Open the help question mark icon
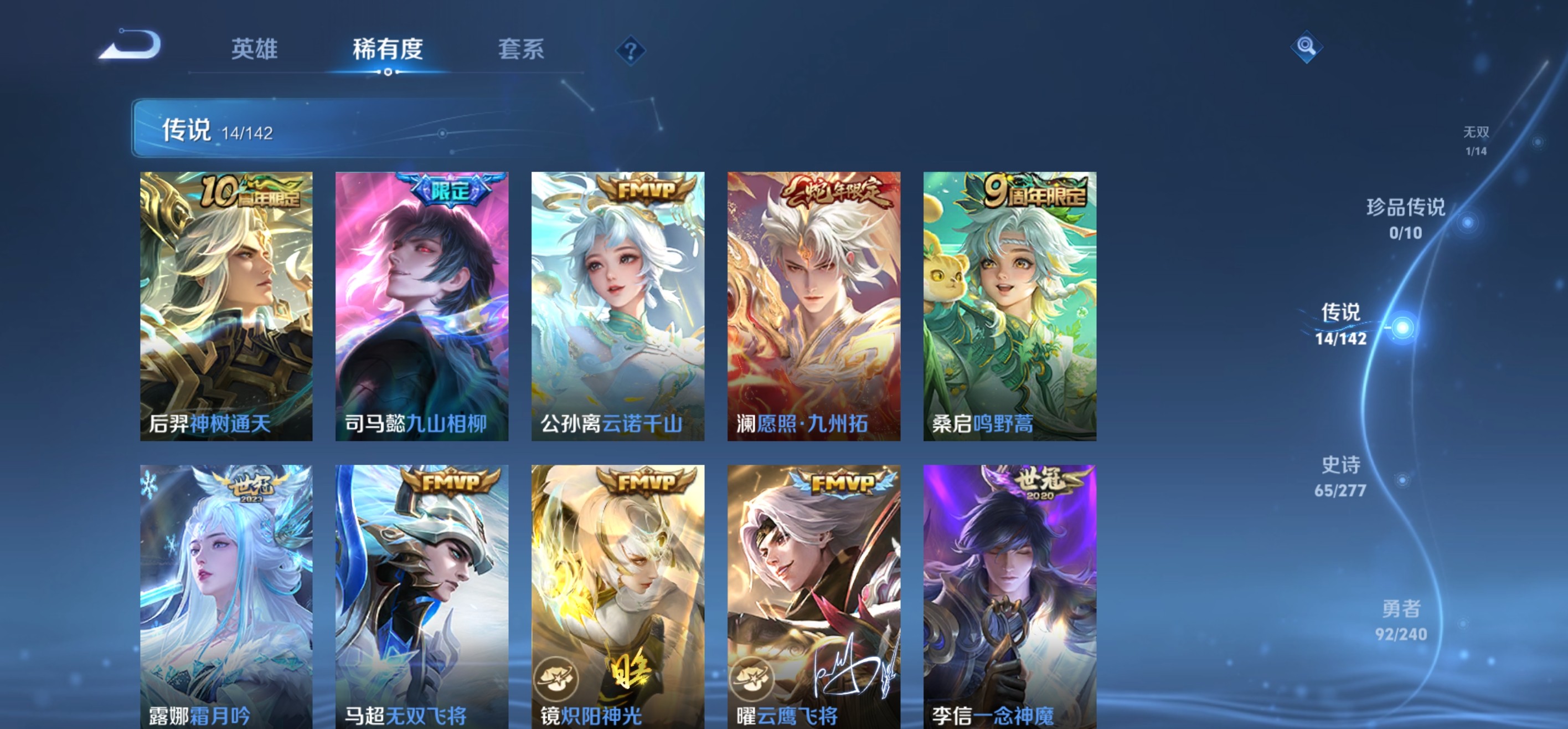1568x729 pixels. tap(631, 52)
